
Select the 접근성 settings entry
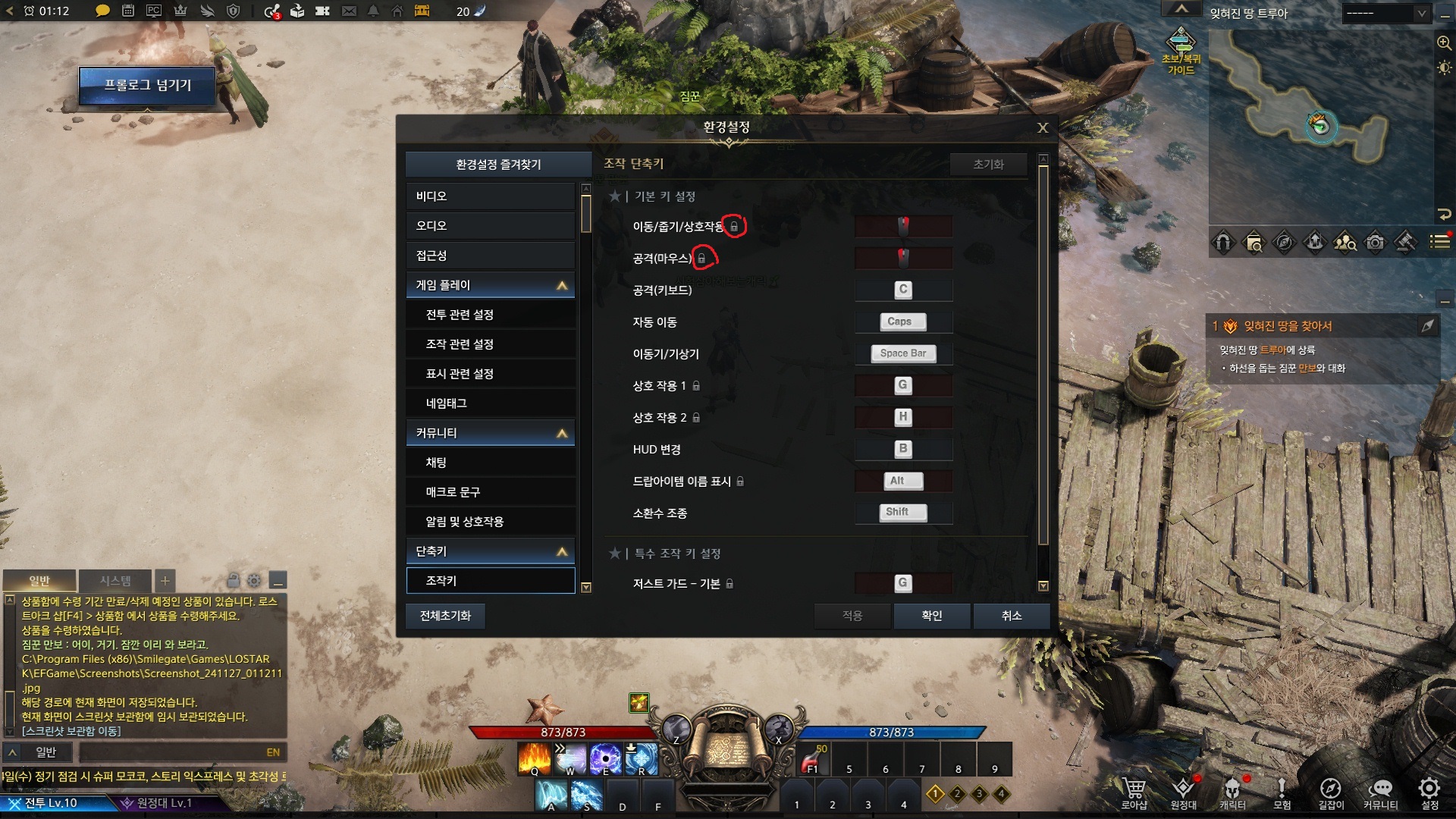pos(490,256)
